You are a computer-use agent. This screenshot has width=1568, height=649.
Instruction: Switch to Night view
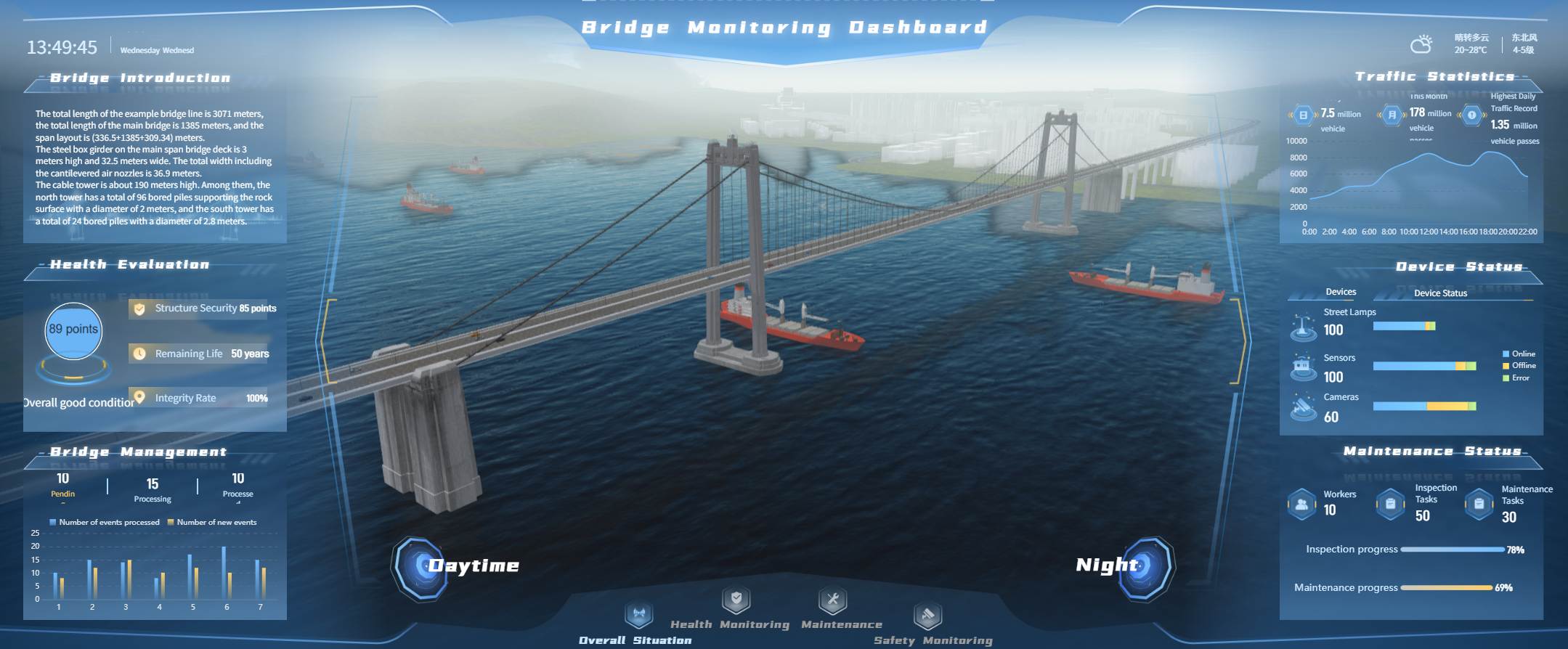coord(1147,566)
